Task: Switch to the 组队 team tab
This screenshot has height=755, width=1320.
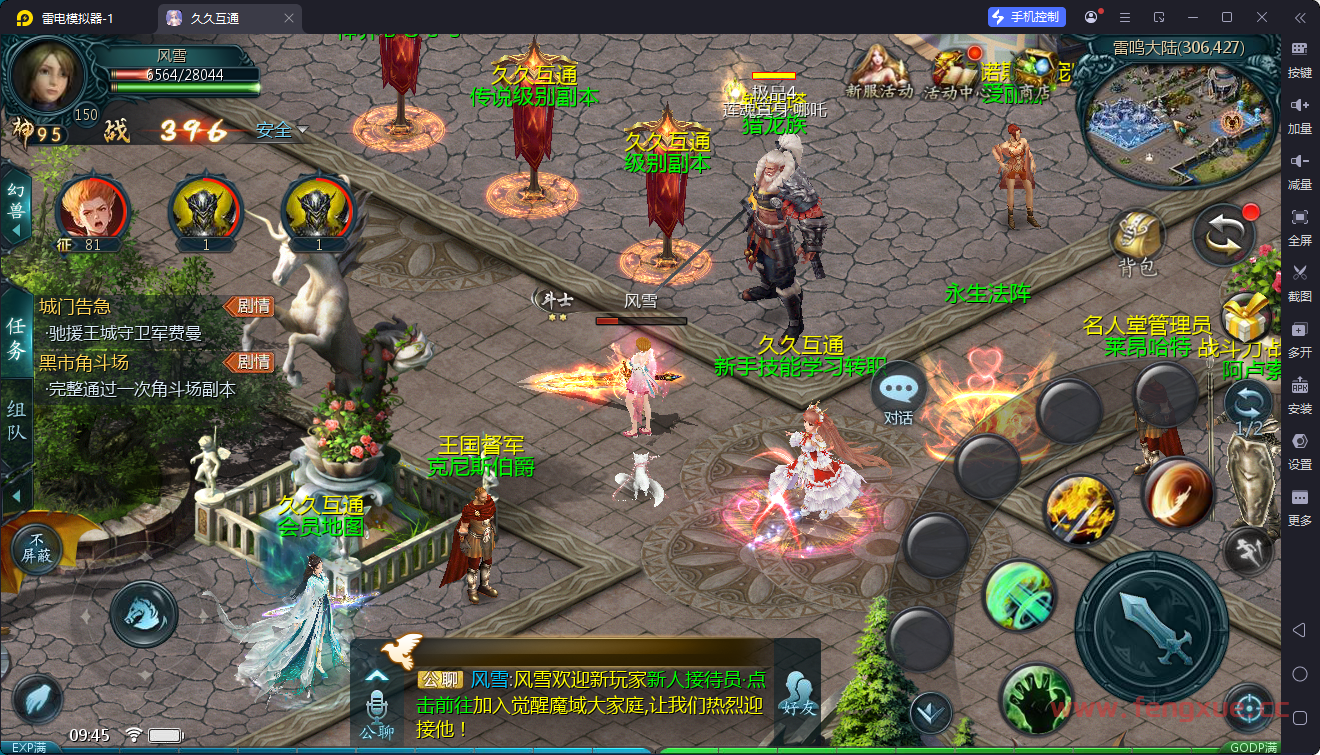Action: pyautogui.click(x=16, y=421)
